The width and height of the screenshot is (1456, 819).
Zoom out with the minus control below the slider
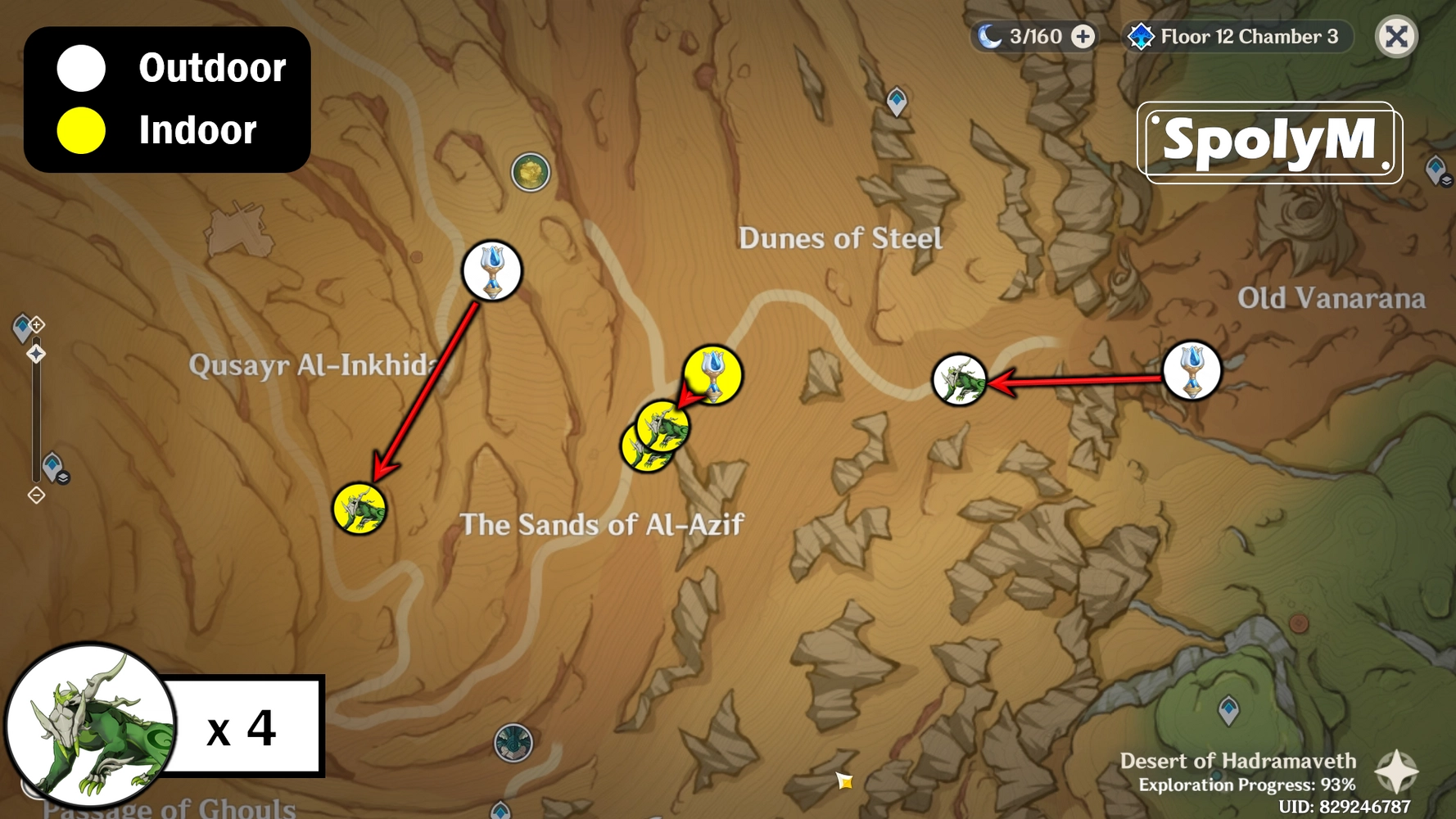35,494
